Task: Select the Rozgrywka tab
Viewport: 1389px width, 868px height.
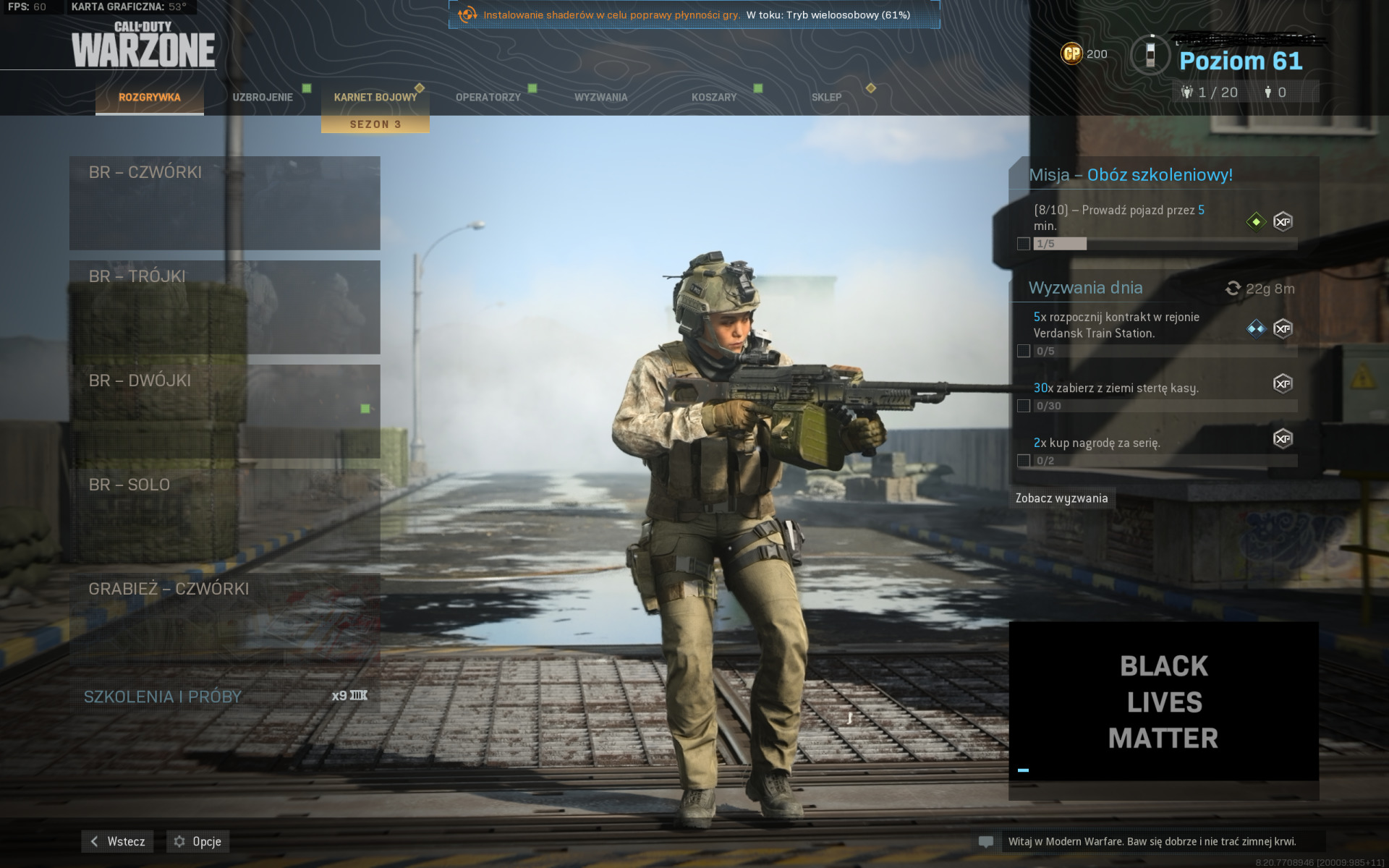Action: (x=150, y=97)
